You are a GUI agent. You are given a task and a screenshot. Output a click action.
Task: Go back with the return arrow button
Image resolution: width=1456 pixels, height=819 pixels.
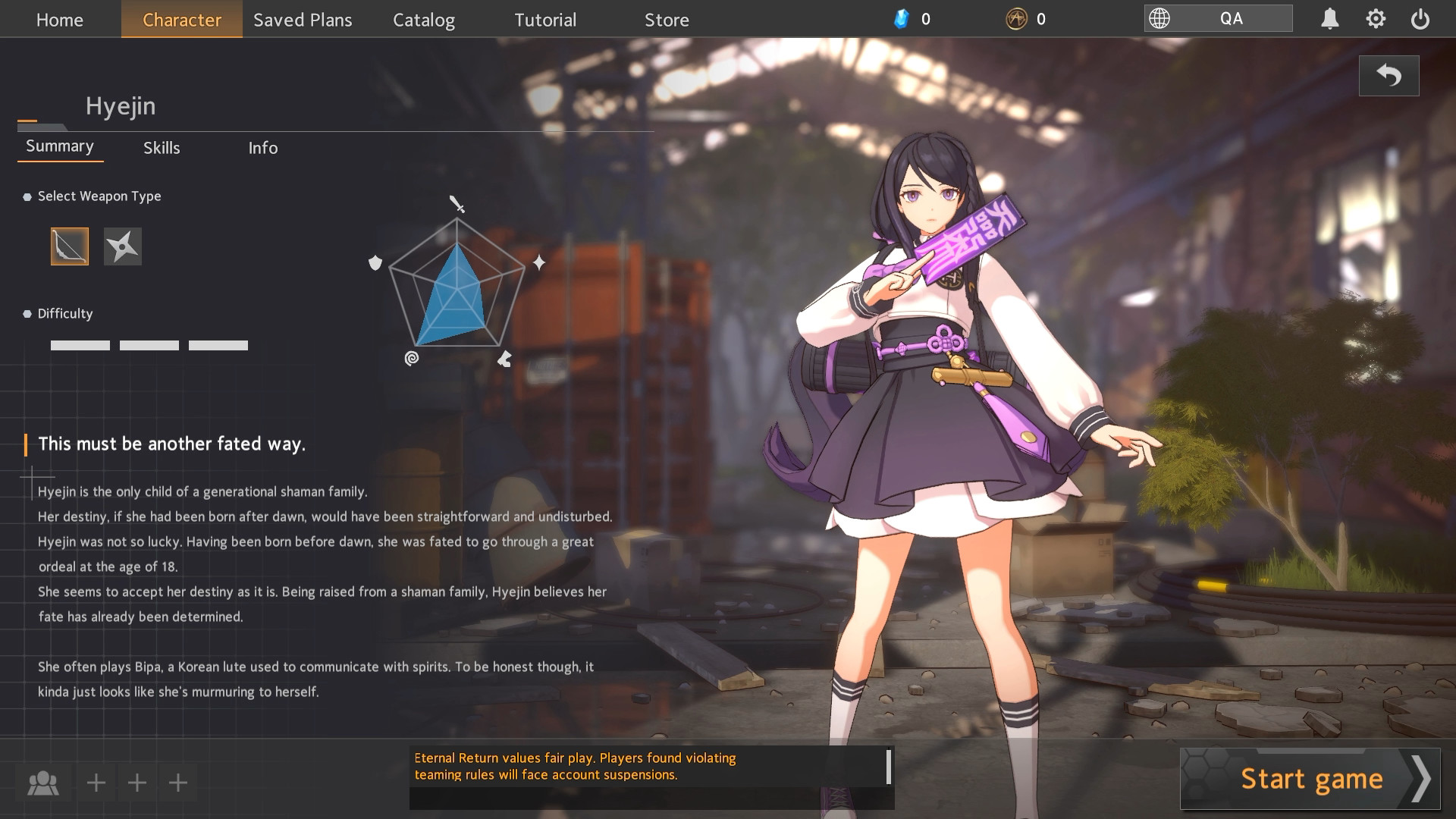click(x=1389, y=76)
